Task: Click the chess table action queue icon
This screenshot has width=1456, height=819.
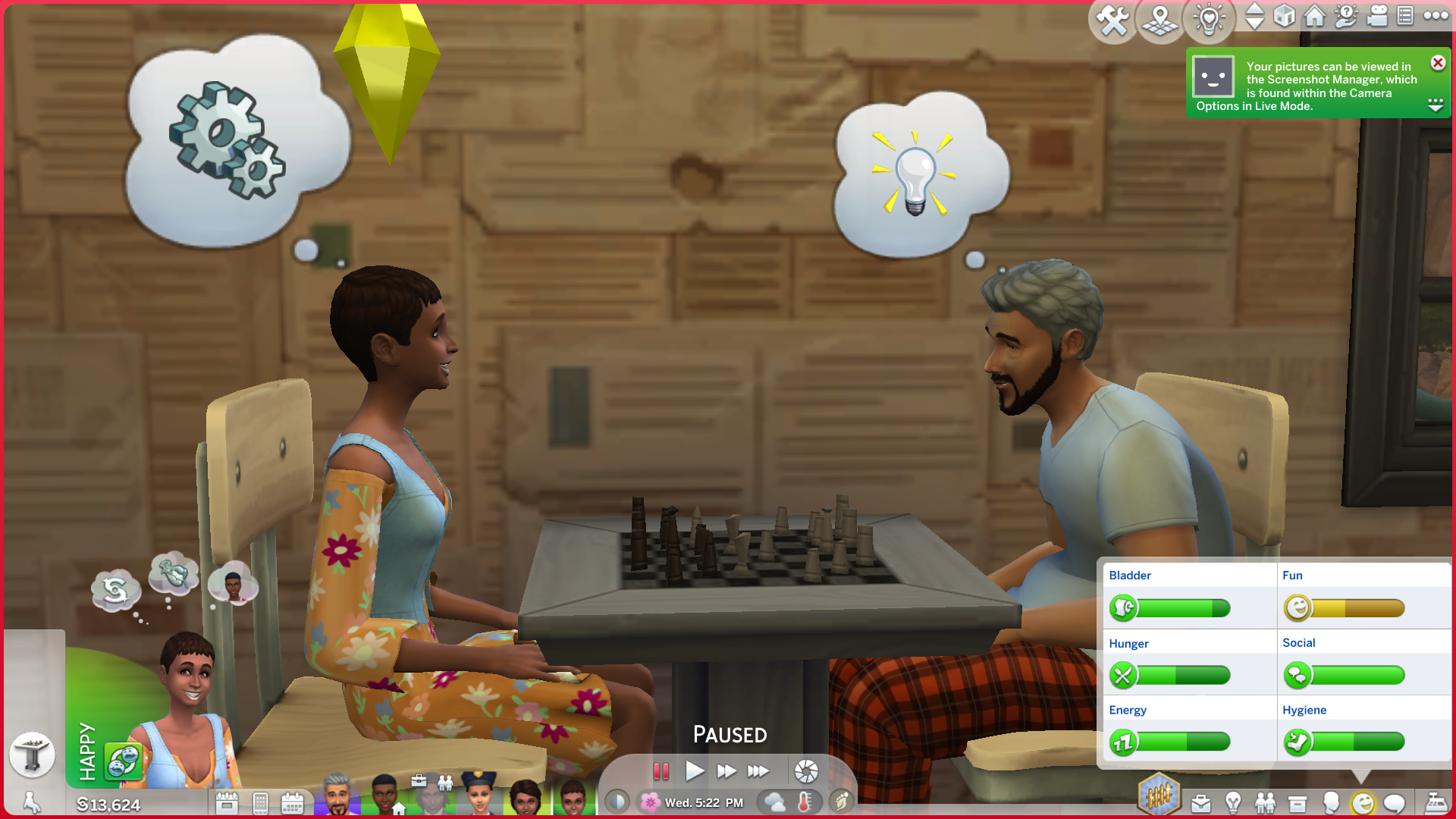Action: (32, 754)
